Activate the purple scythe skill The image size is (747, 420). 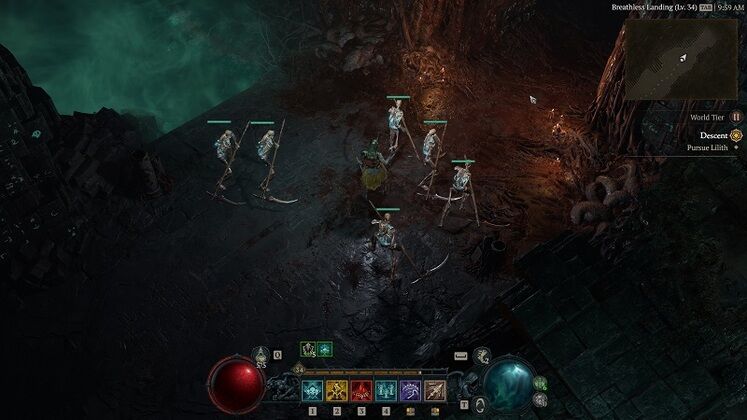click(410, 391)
